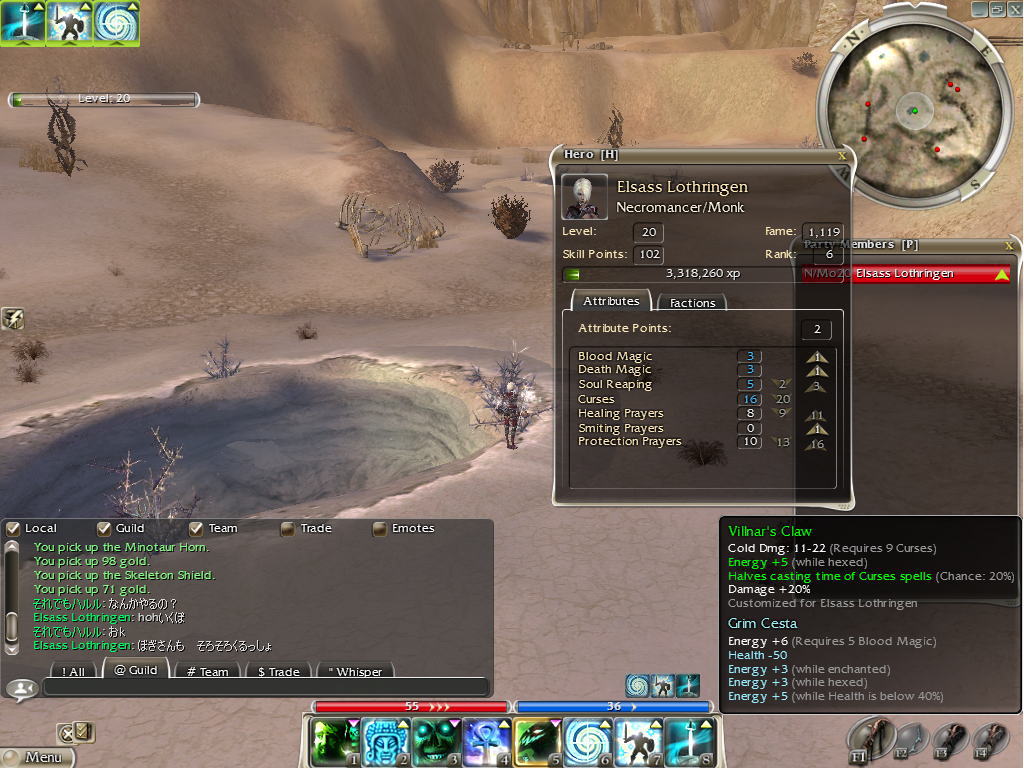
Task: Use the blue spiral skill in slot 6
Action: 588,742
